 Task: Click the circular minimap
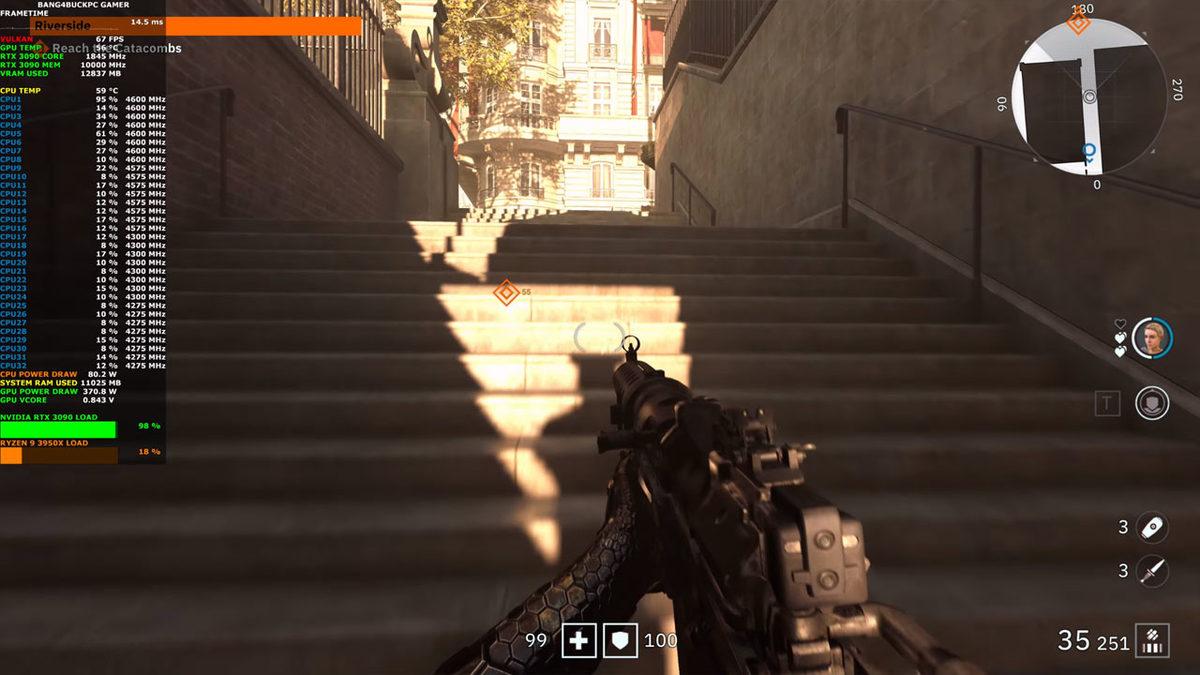[x=1088, y=97]
